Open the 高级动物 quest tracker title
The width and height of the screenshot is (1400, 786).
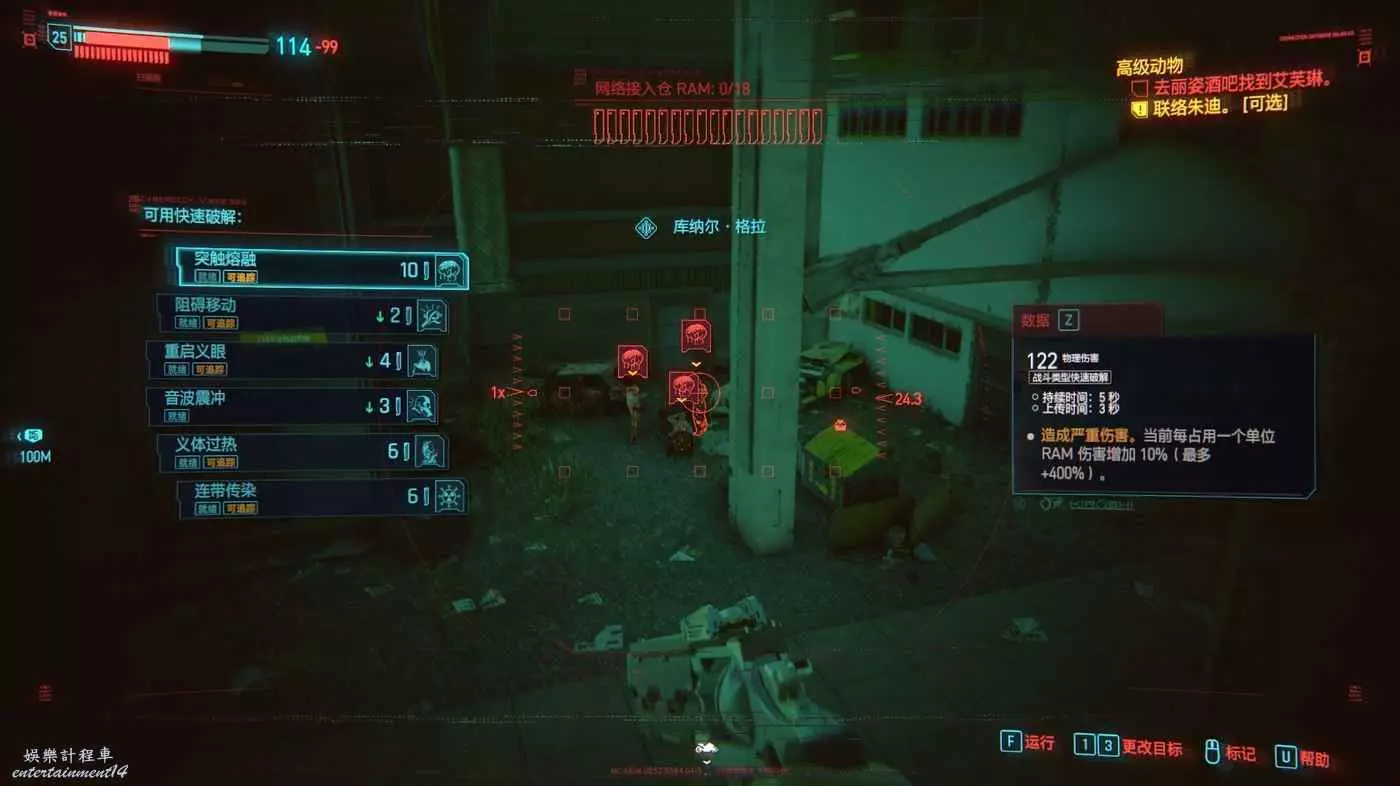pyautogui.click(x=1149, y=66)
